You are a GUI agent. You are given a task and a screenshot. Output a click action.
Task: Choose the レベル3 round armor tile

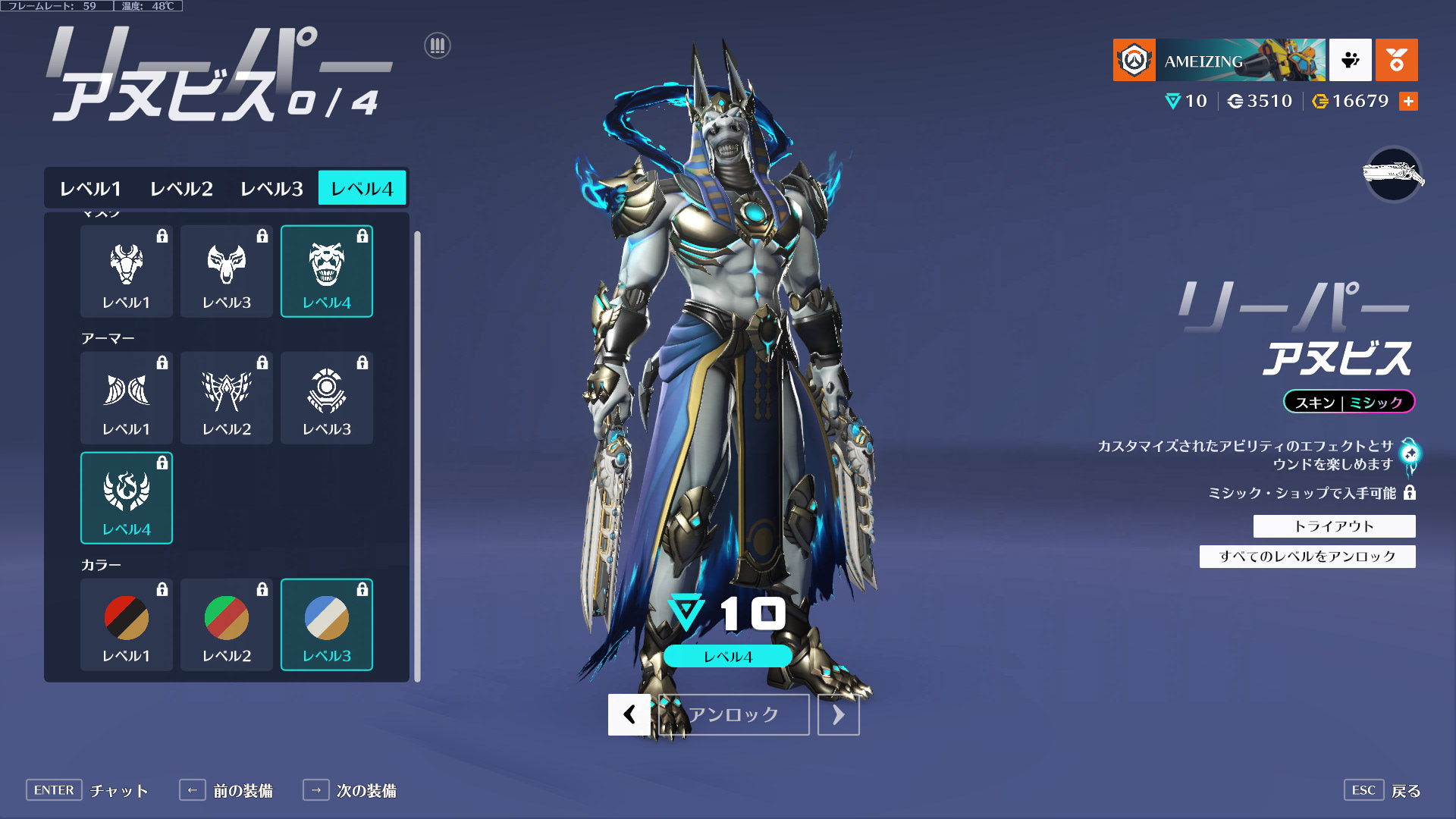point(327,397)
